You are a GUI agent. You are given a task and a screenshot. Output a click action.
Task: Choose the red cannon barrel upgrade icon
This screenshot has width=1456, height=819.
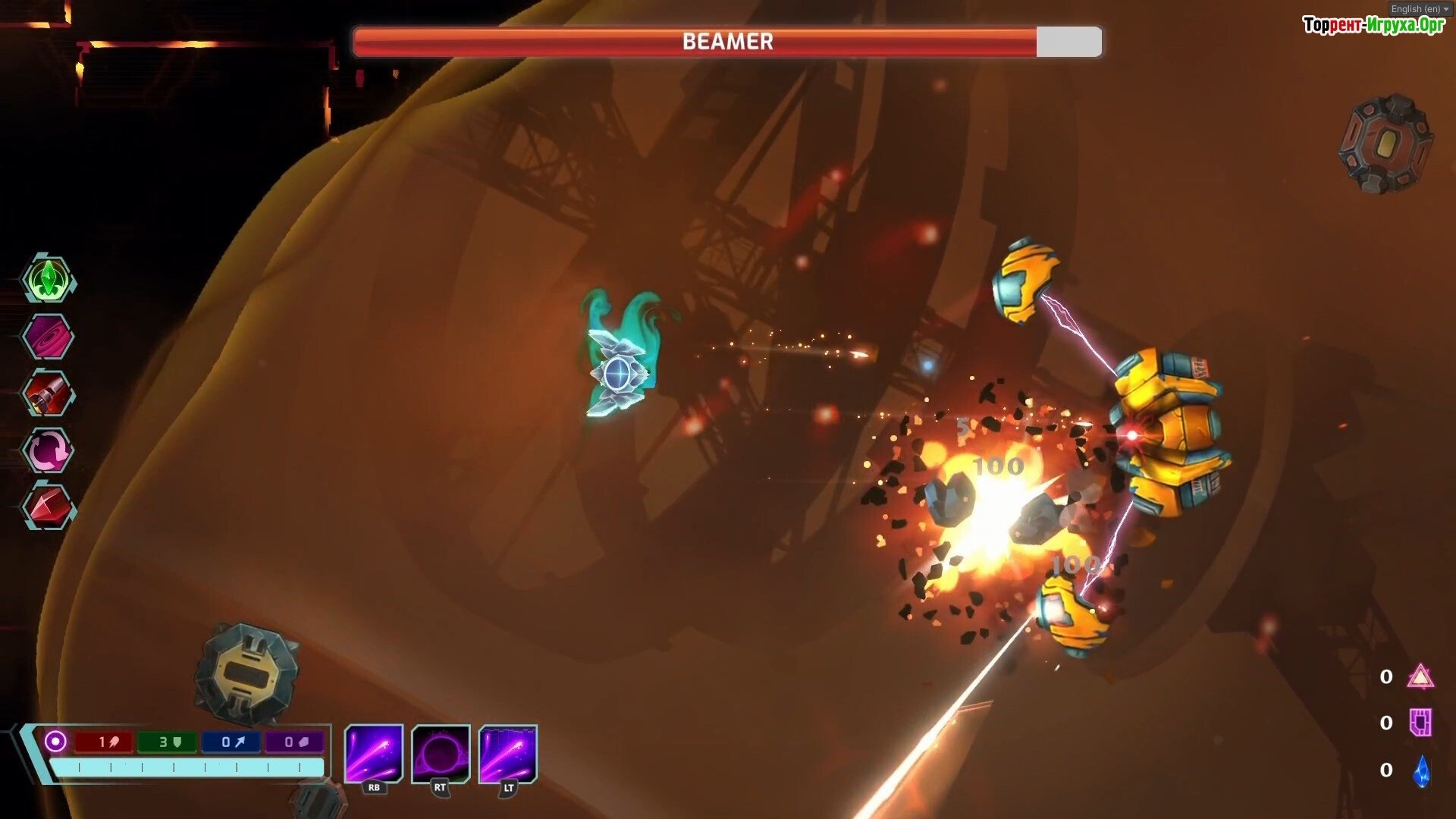coord(48,394)
